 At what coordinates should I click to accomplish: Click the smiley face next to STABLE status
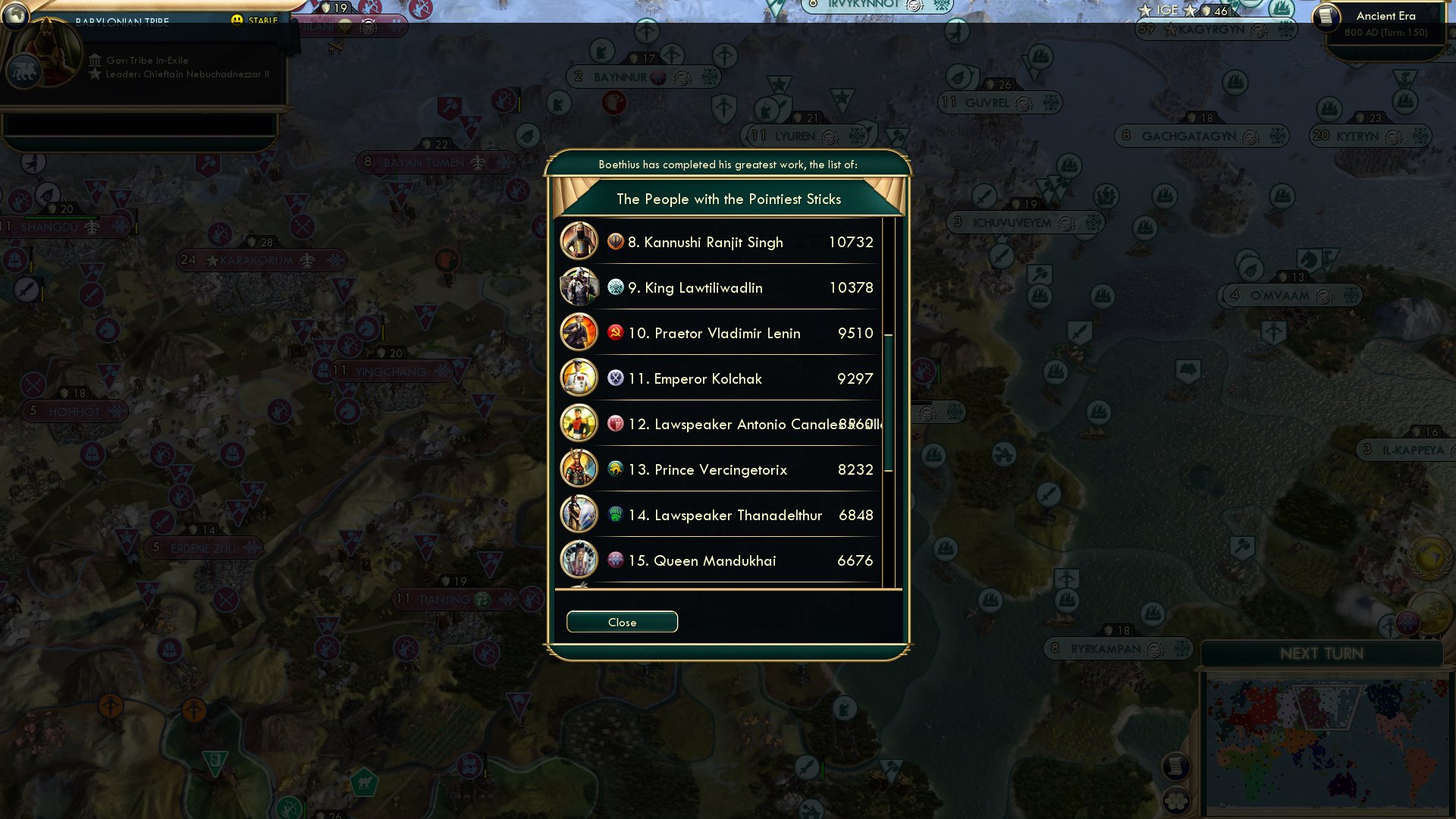(237, 20)
